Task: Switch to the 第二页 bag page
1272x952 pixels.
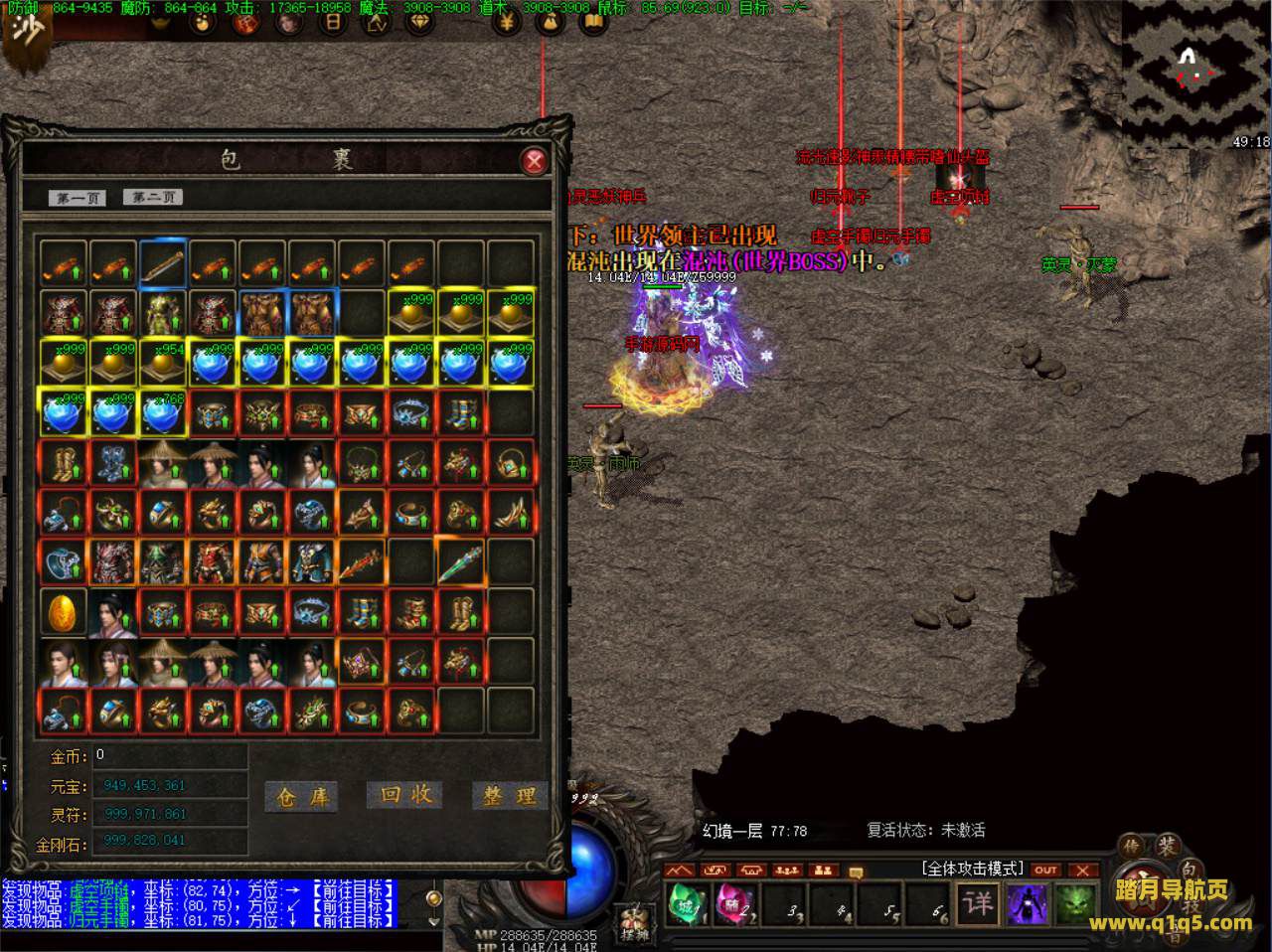Action: (x=152, y=197)
